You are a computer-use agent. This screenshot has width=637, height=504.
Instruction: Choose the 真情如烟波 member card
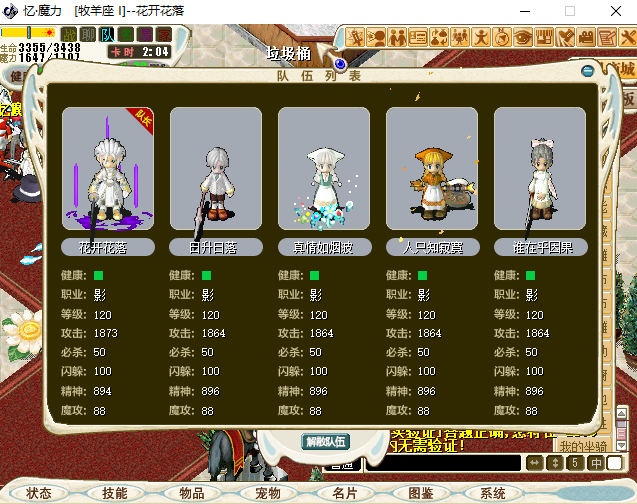point(324,170)
